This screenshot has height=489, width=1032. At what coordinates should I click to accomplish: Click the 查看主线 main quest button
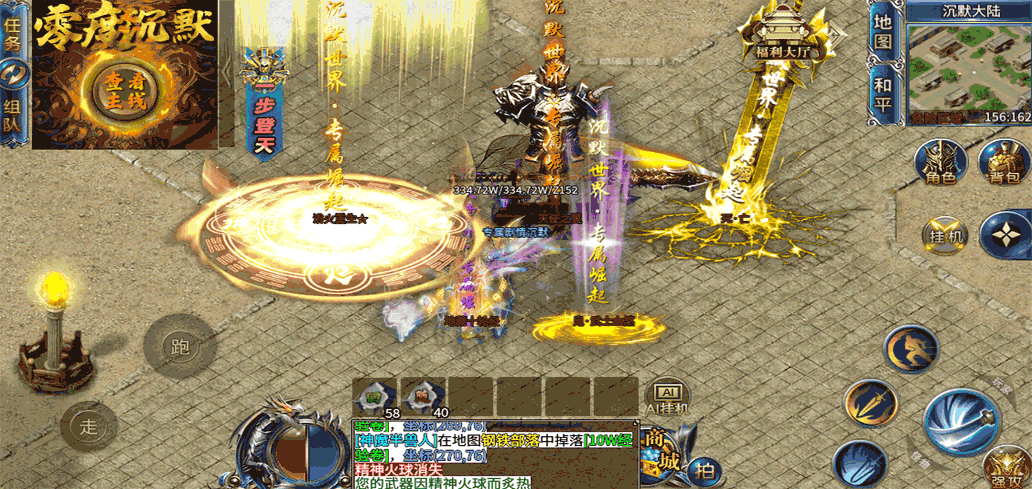tap(126, 88)
